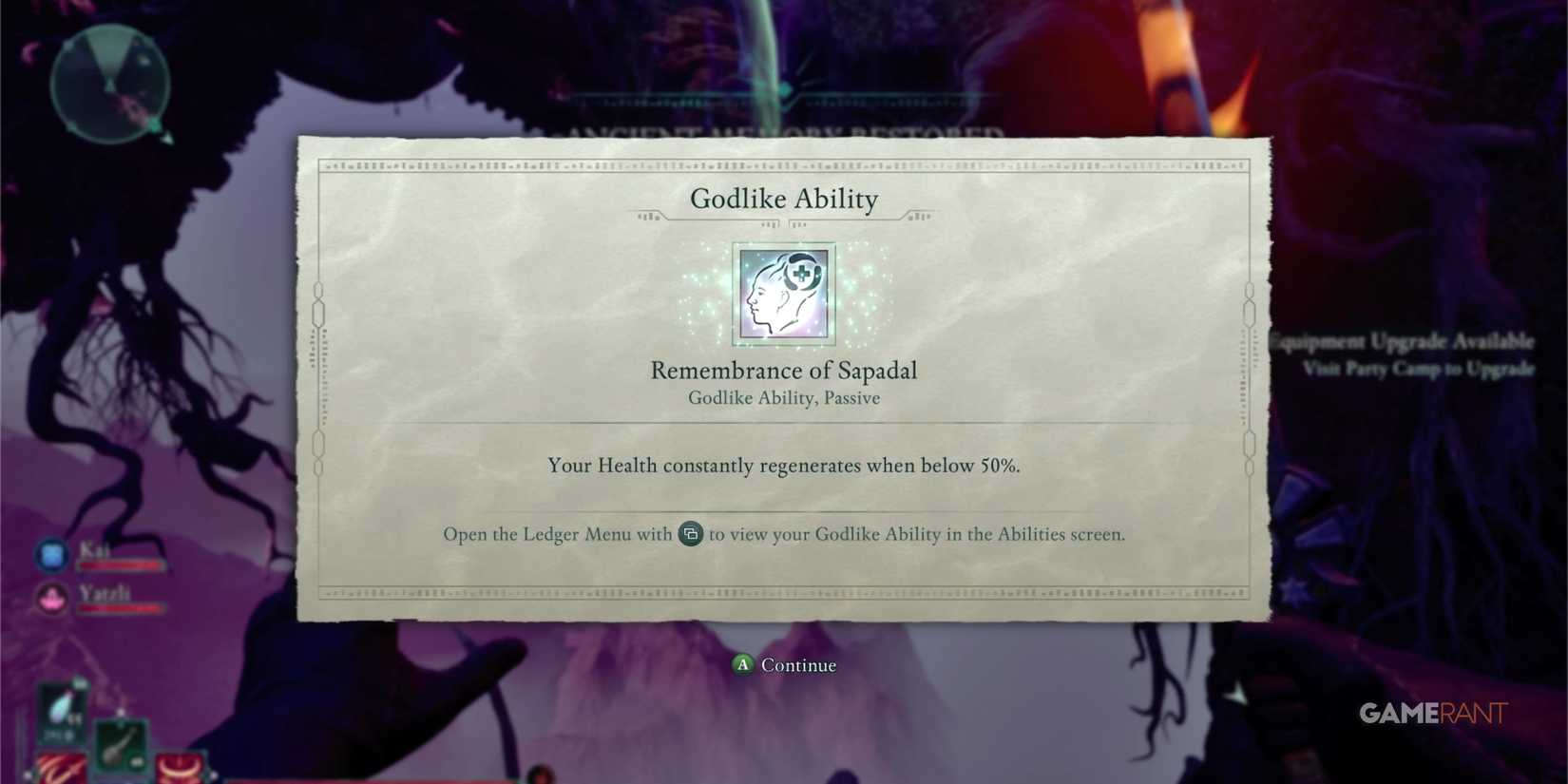Click the compass minimap in the corner
Screen dimensions: 1568x784
pos(109,86)
